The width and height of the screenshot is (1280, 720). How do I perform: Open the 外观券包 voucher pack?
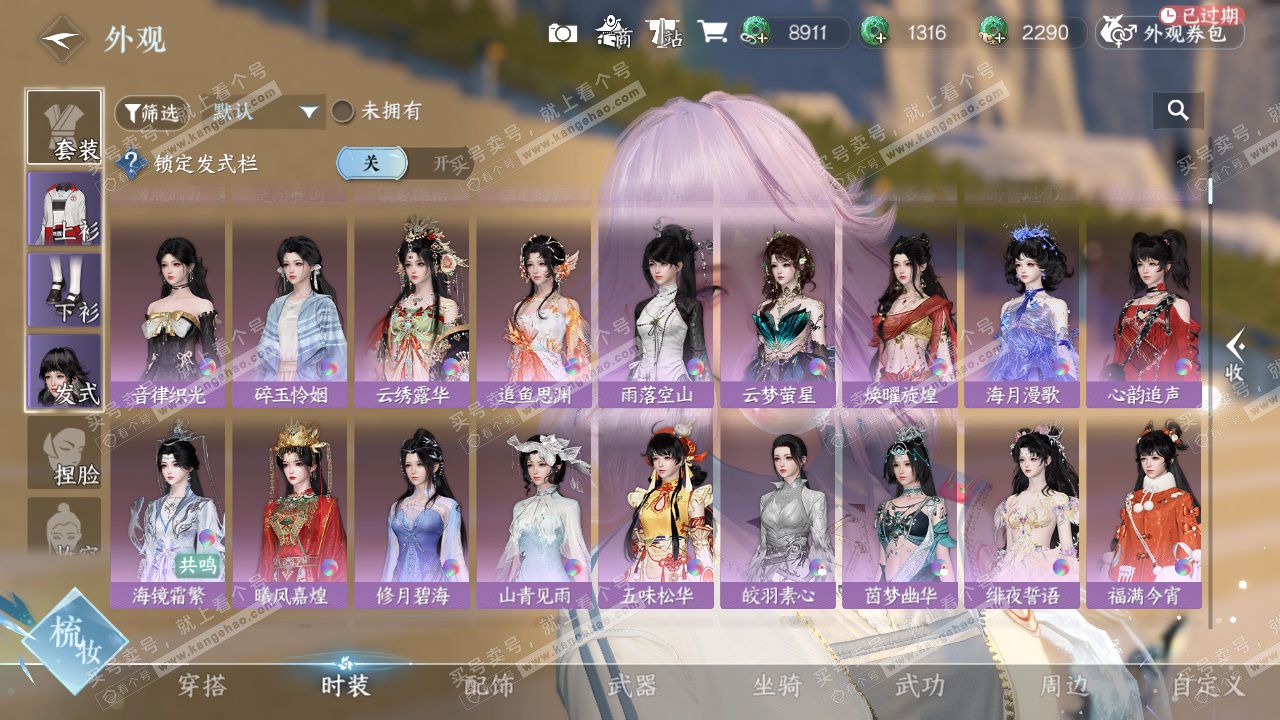tap(1170, 33)
